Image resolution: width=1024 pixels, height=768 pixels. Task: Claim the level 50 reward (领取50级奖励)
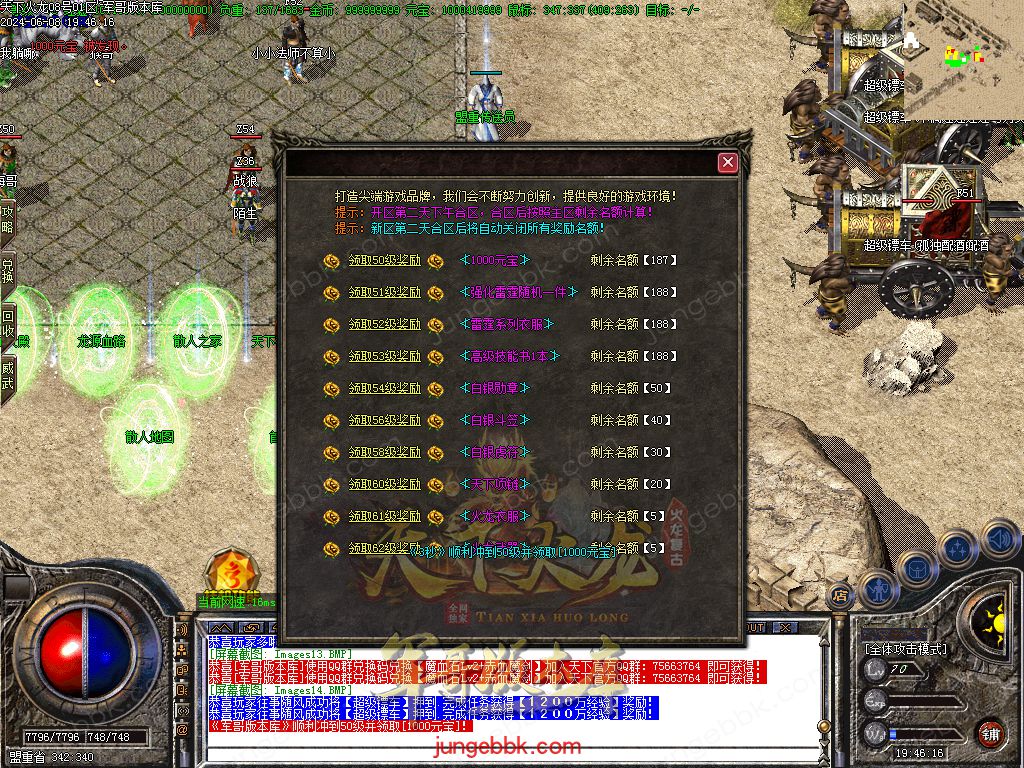[384, 260]
